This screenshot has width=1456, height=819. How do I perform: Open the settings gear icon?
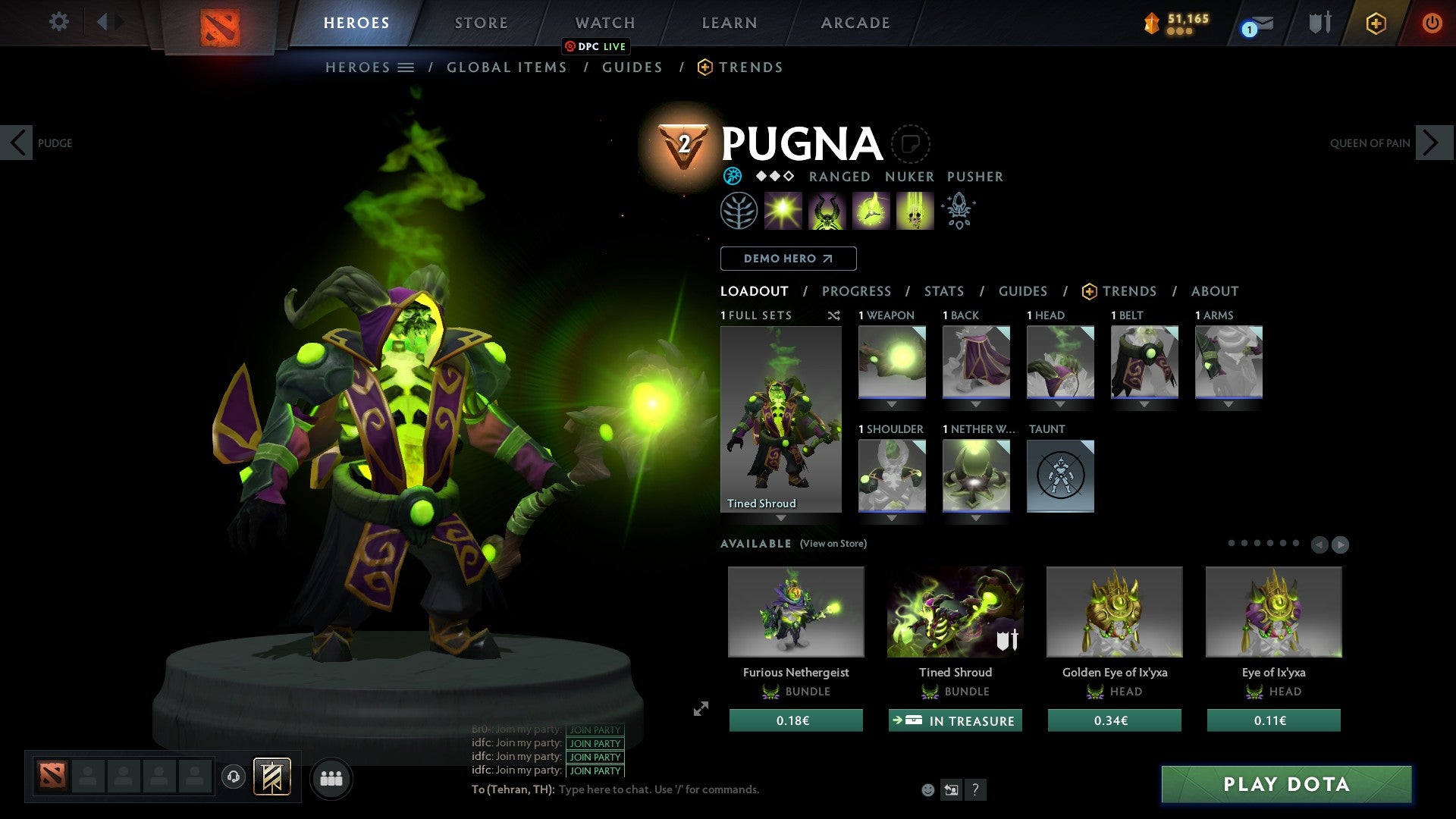click(59, 23)
